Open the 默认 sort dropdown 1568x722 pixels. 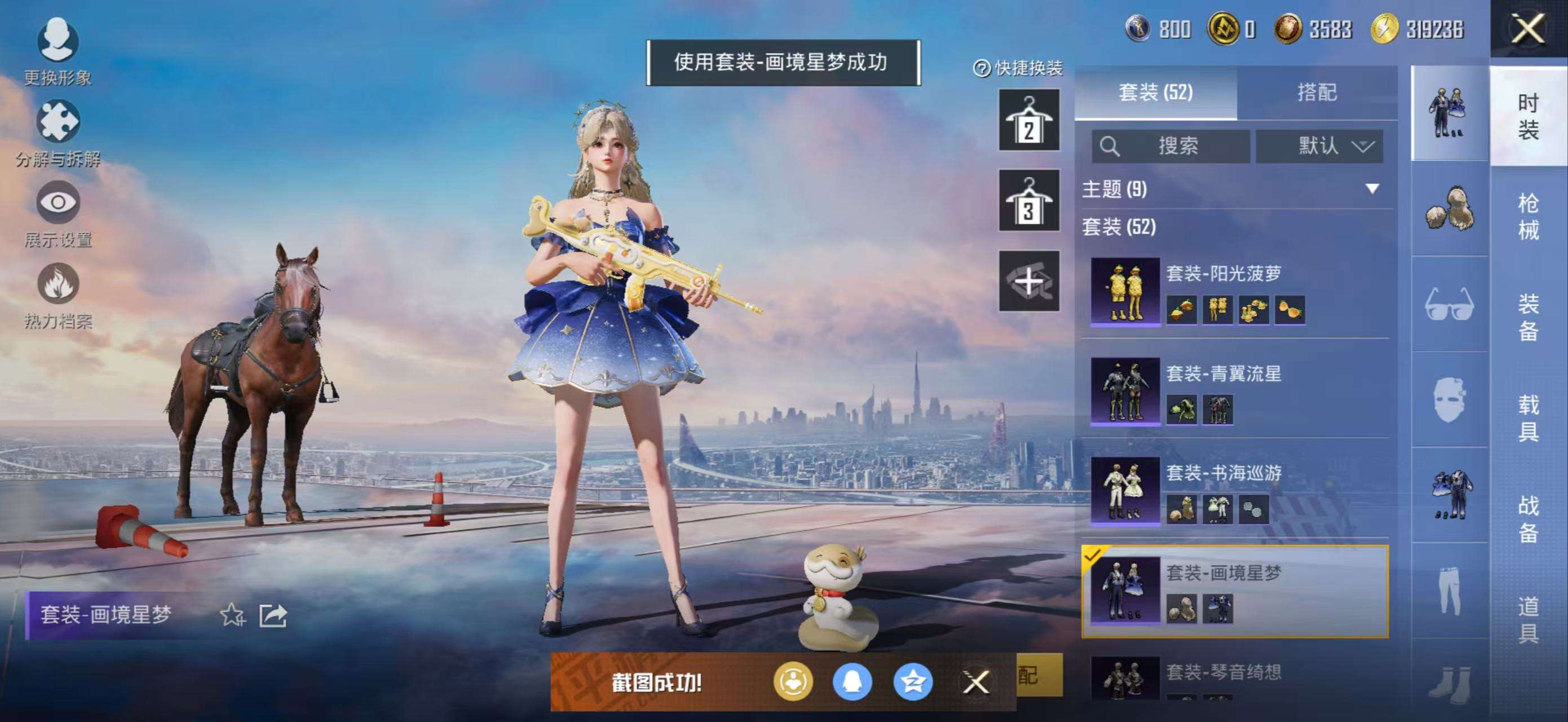point(1319,146)
